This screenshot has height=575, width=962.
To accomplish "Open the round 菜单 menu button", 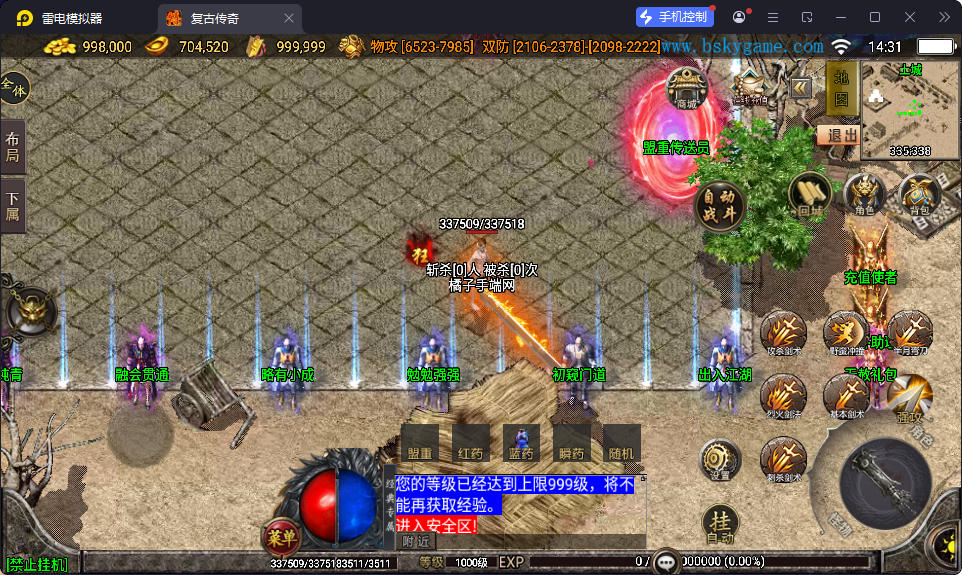I will click(x=282, y=537).
